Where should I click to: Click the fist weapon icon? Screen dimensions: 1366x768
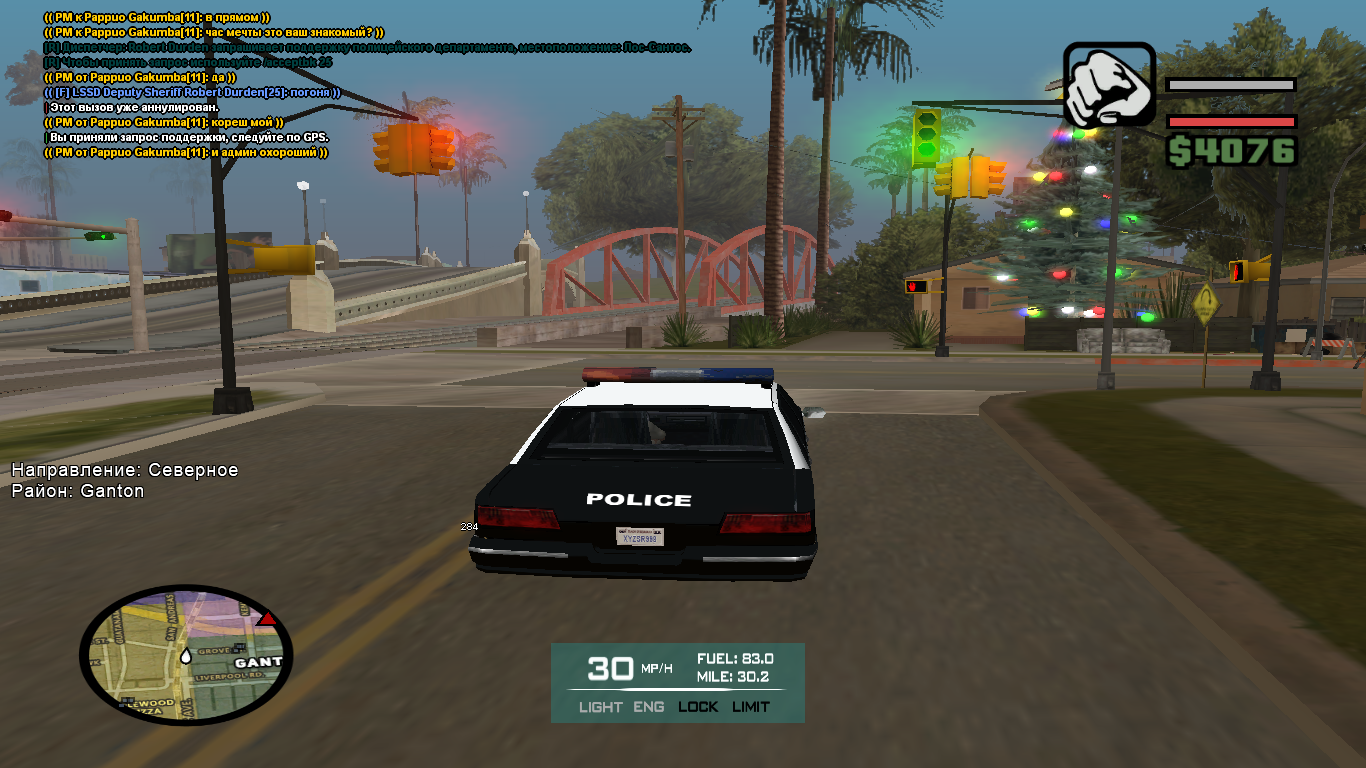(1109, 84)
